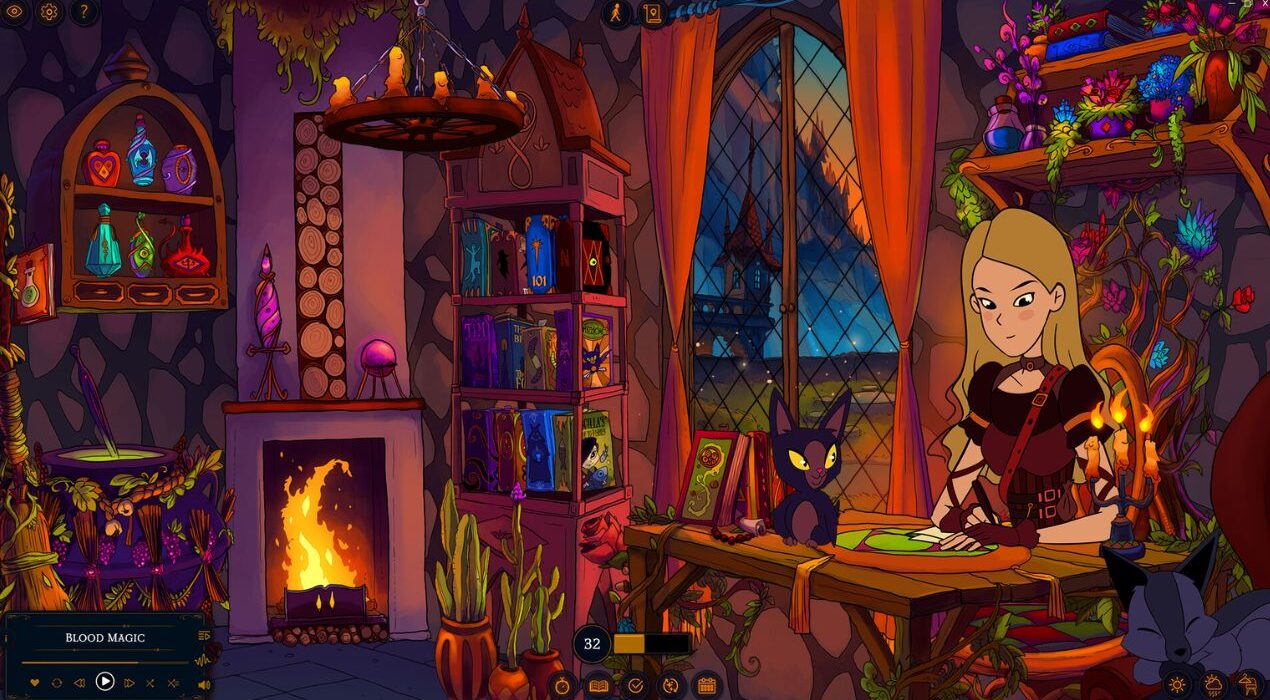1270x700 pixels.
Task: Click the walking figure icon
Action: [x=617, y=13]
